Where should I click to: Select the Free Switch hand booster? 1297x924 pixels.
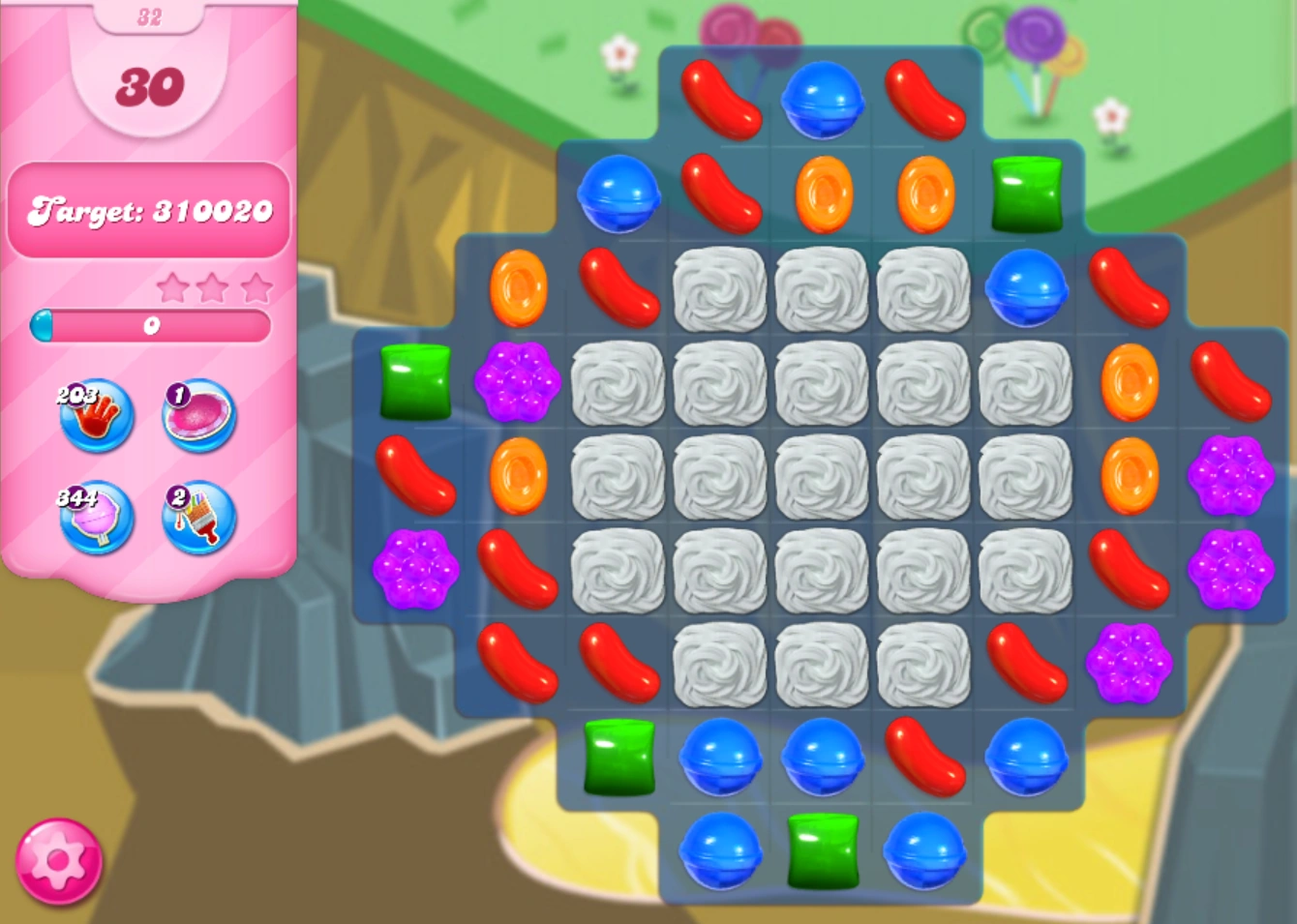[94, 416]
